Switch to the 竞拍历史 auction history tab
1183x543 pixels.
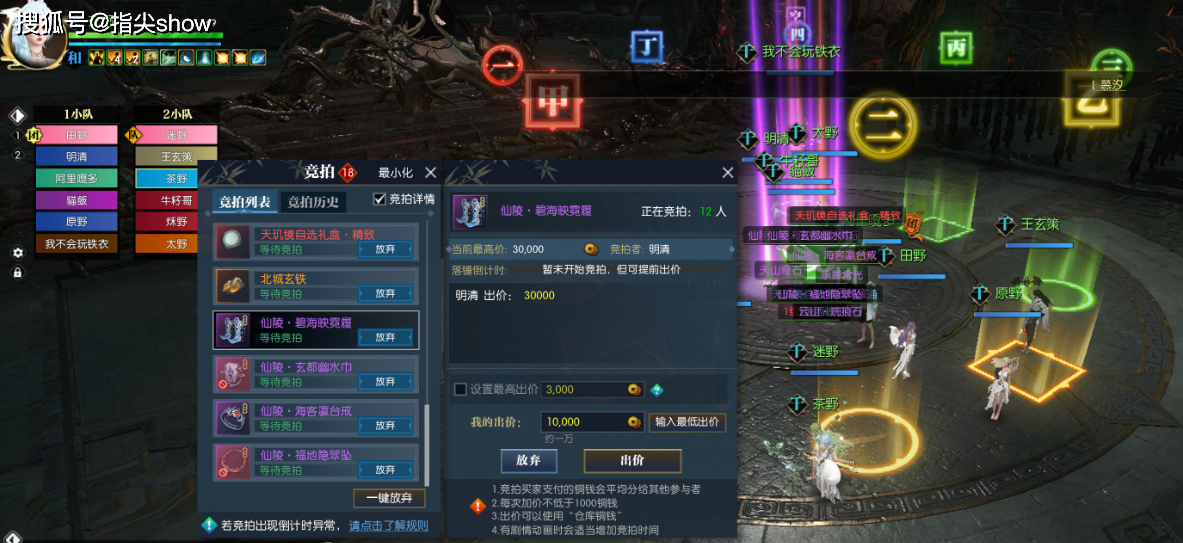[x=313, y=203]
